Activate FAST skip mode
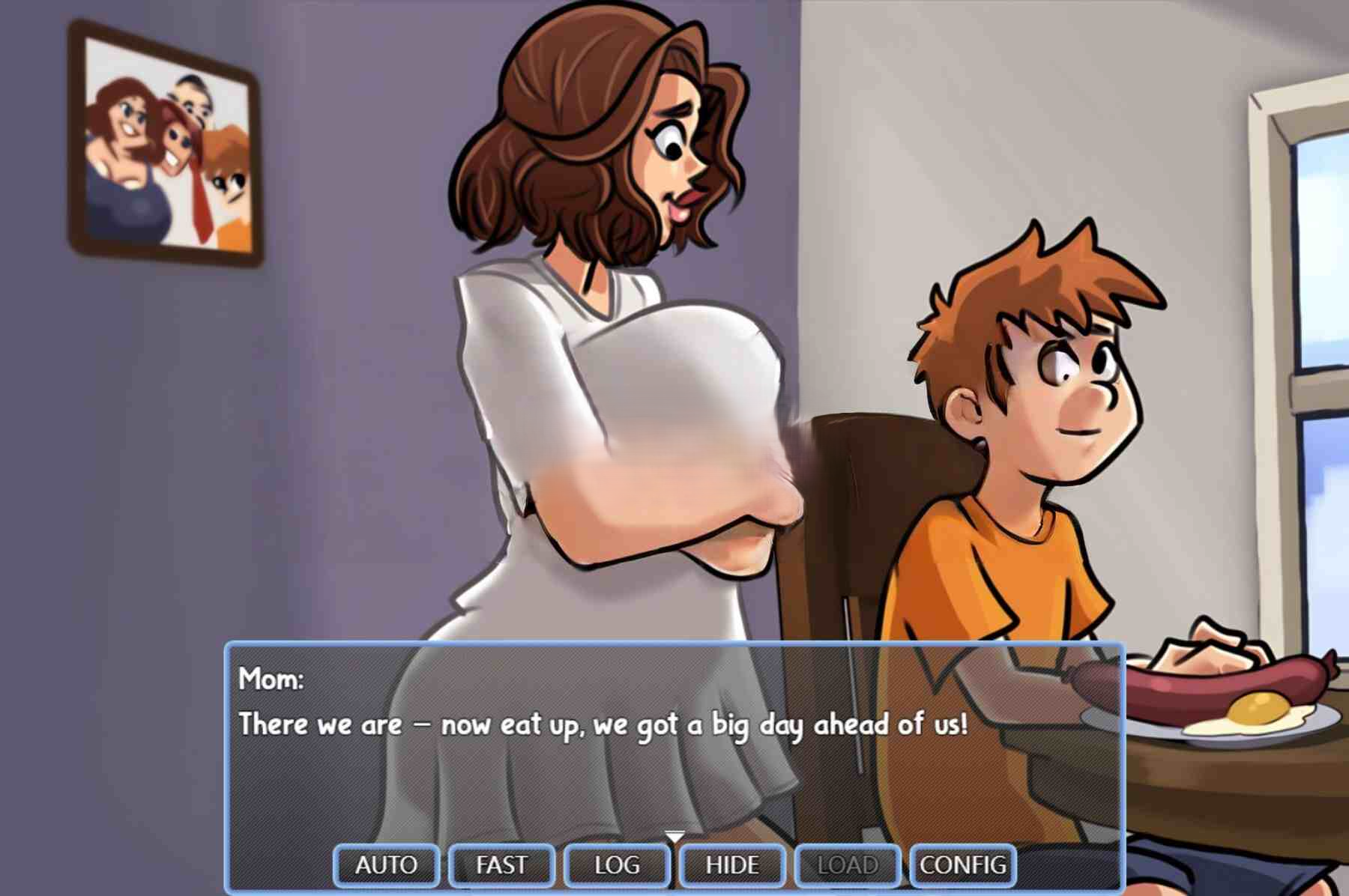The width and height of the screenshot is (1349, 896). point(501,865)
